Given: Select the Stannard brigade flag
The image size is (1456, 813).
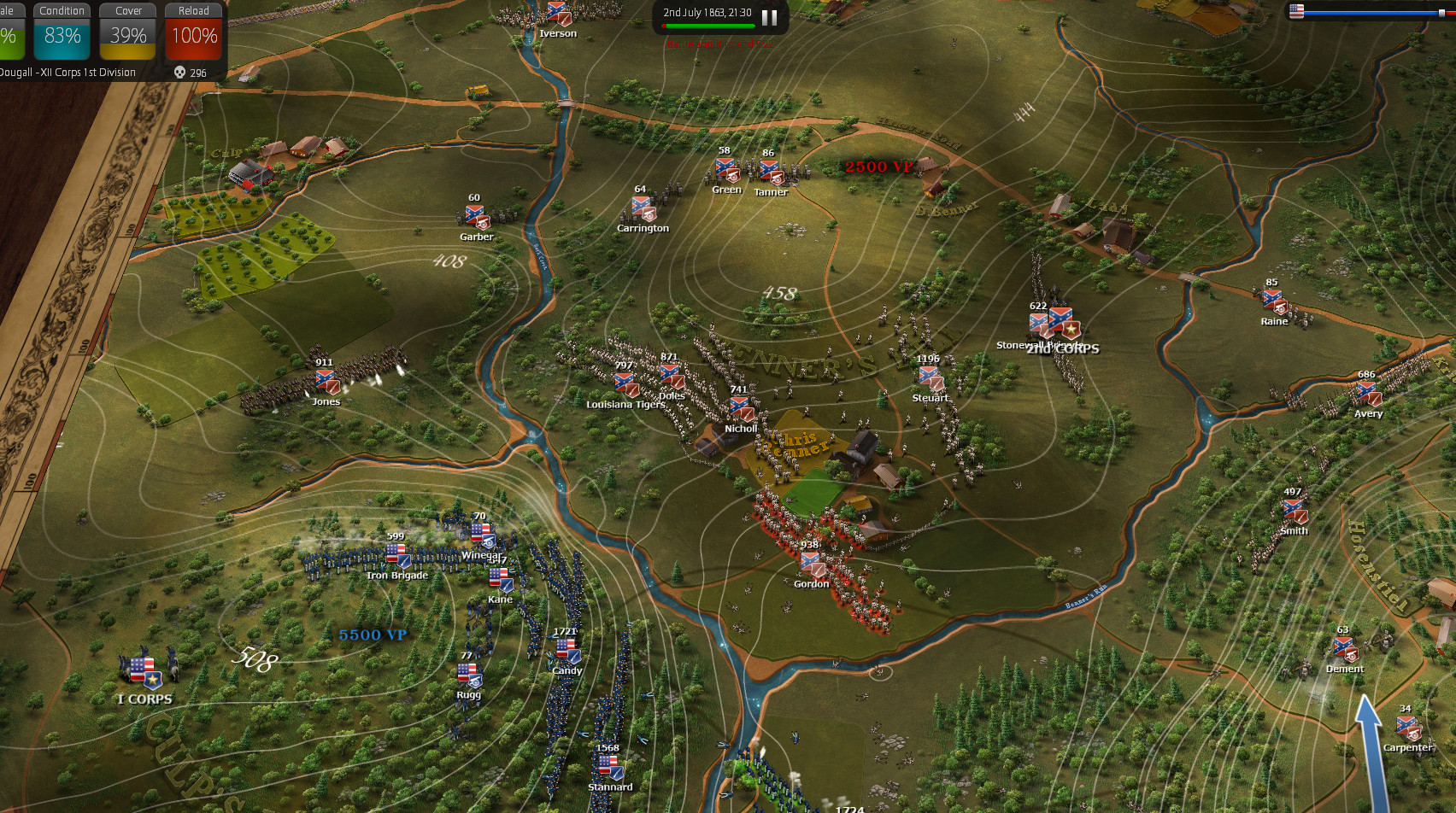Looking at the screenshot, I should (x=610, y=767).
